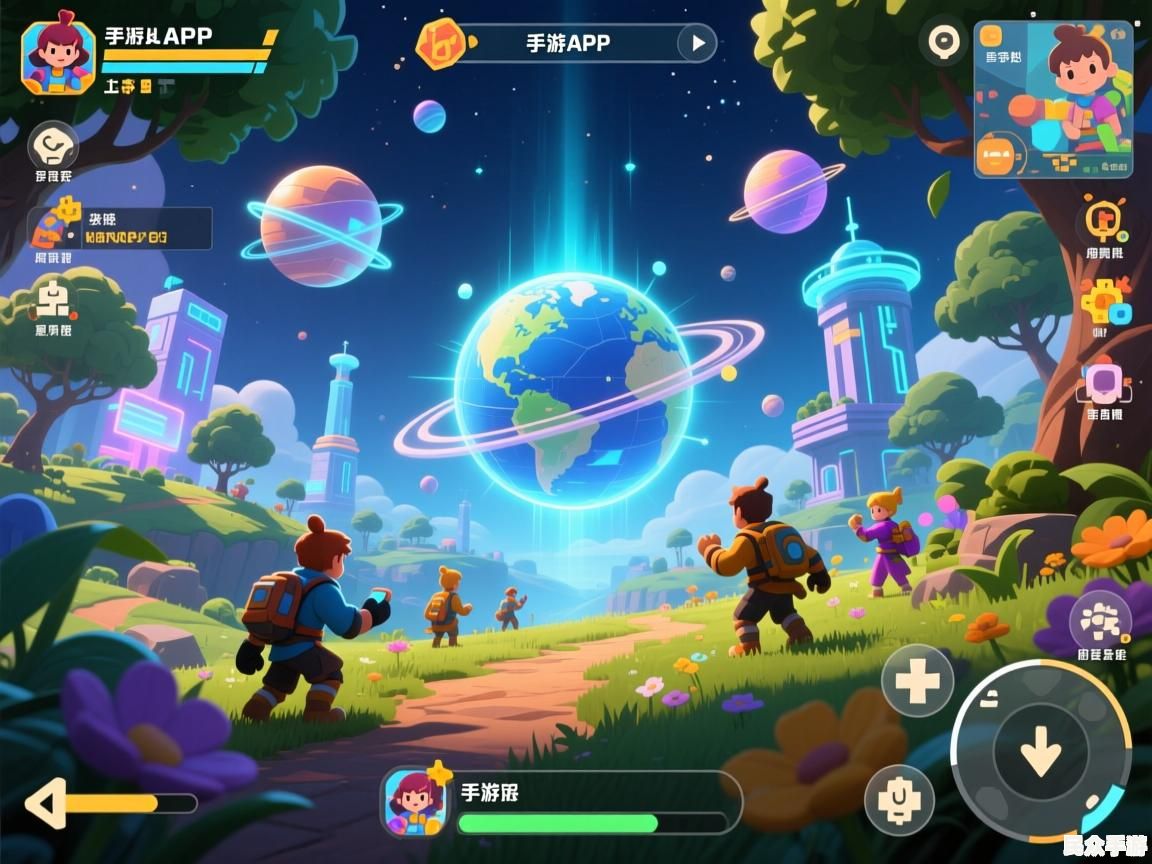Click the play arrow beside 手游APP

click(x=697, y=43)
